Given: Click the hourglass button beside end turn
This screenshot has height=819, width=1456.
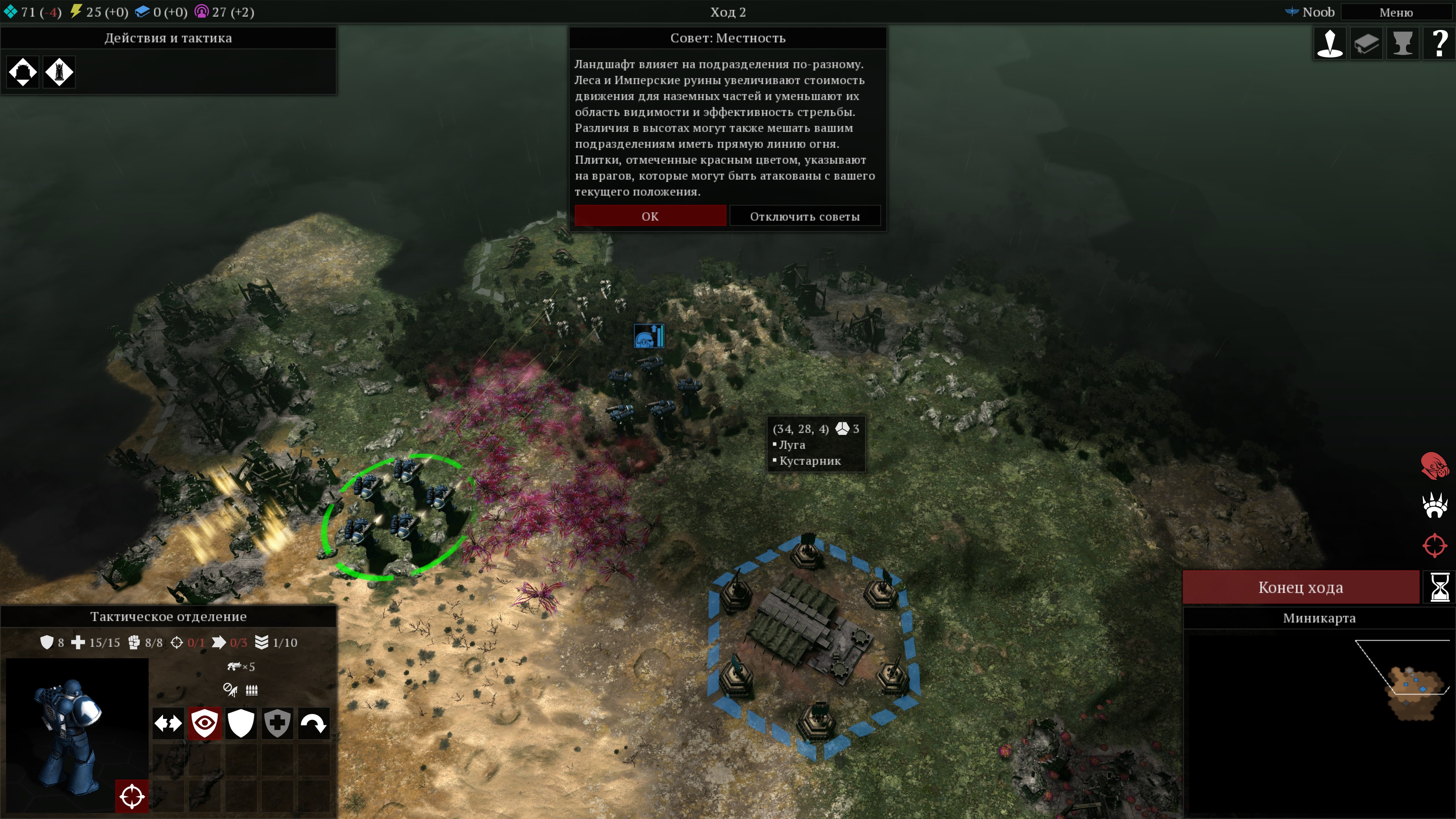Looking at the screenshot, I should click(1439, 587).
